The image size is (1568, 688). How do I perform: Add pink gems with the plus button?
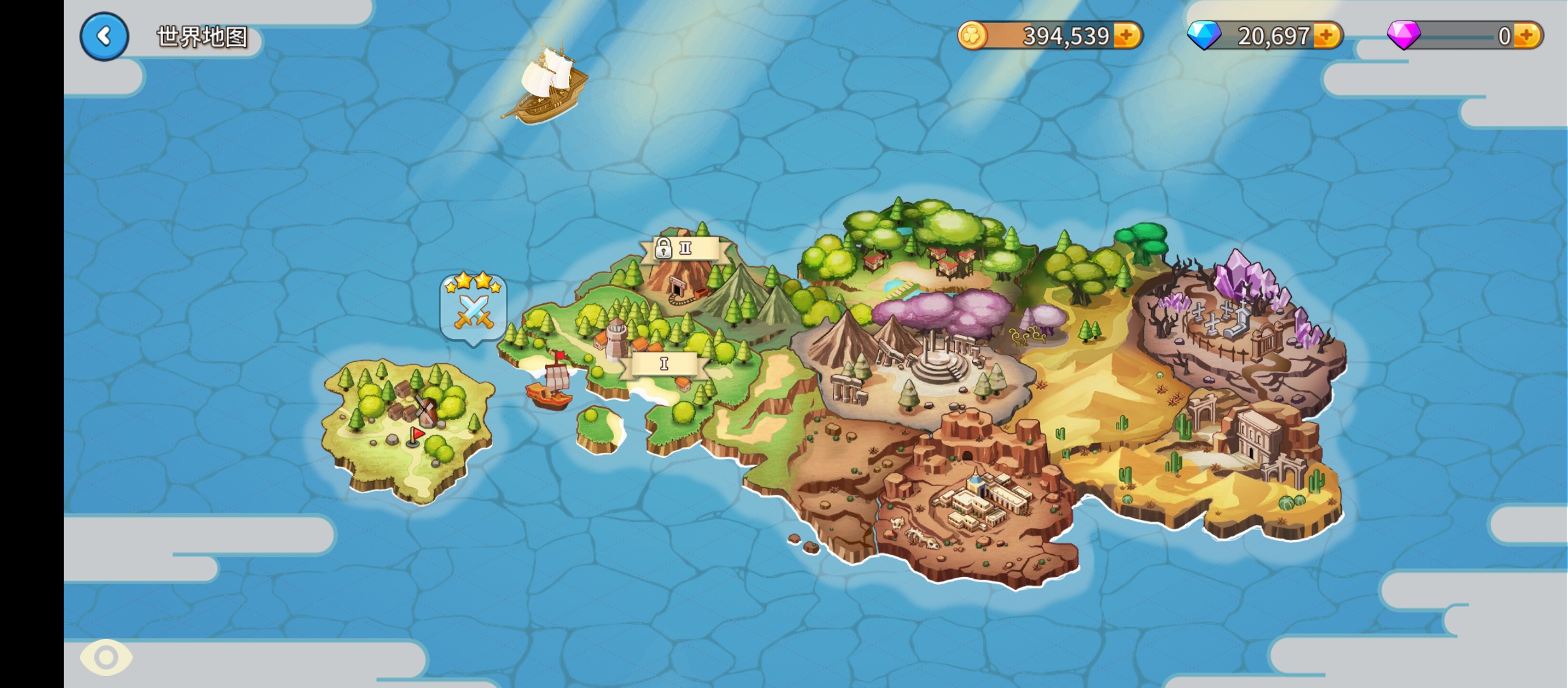pyautogui.click(x=1527, y=36)
